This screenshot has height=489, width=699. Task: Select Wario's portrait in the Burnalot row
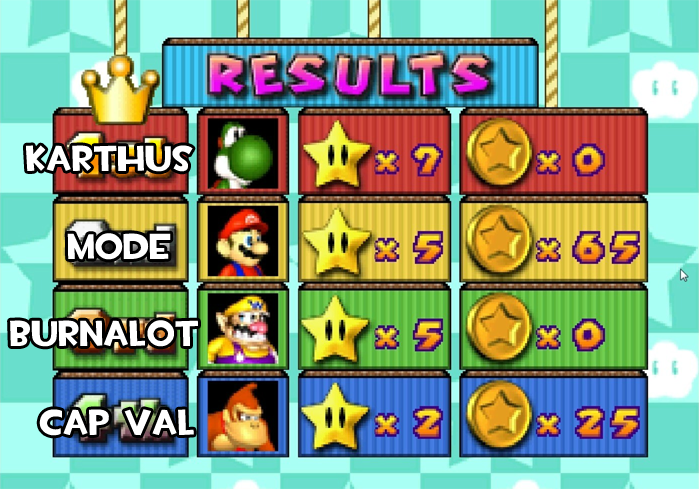pyautogui.click(x=243, y=329)
